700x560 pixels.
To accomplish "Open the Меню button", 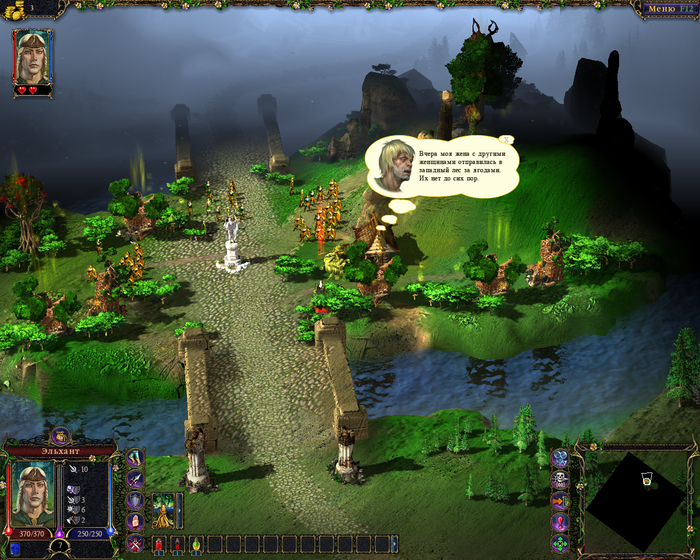I will tap(665, 9).
